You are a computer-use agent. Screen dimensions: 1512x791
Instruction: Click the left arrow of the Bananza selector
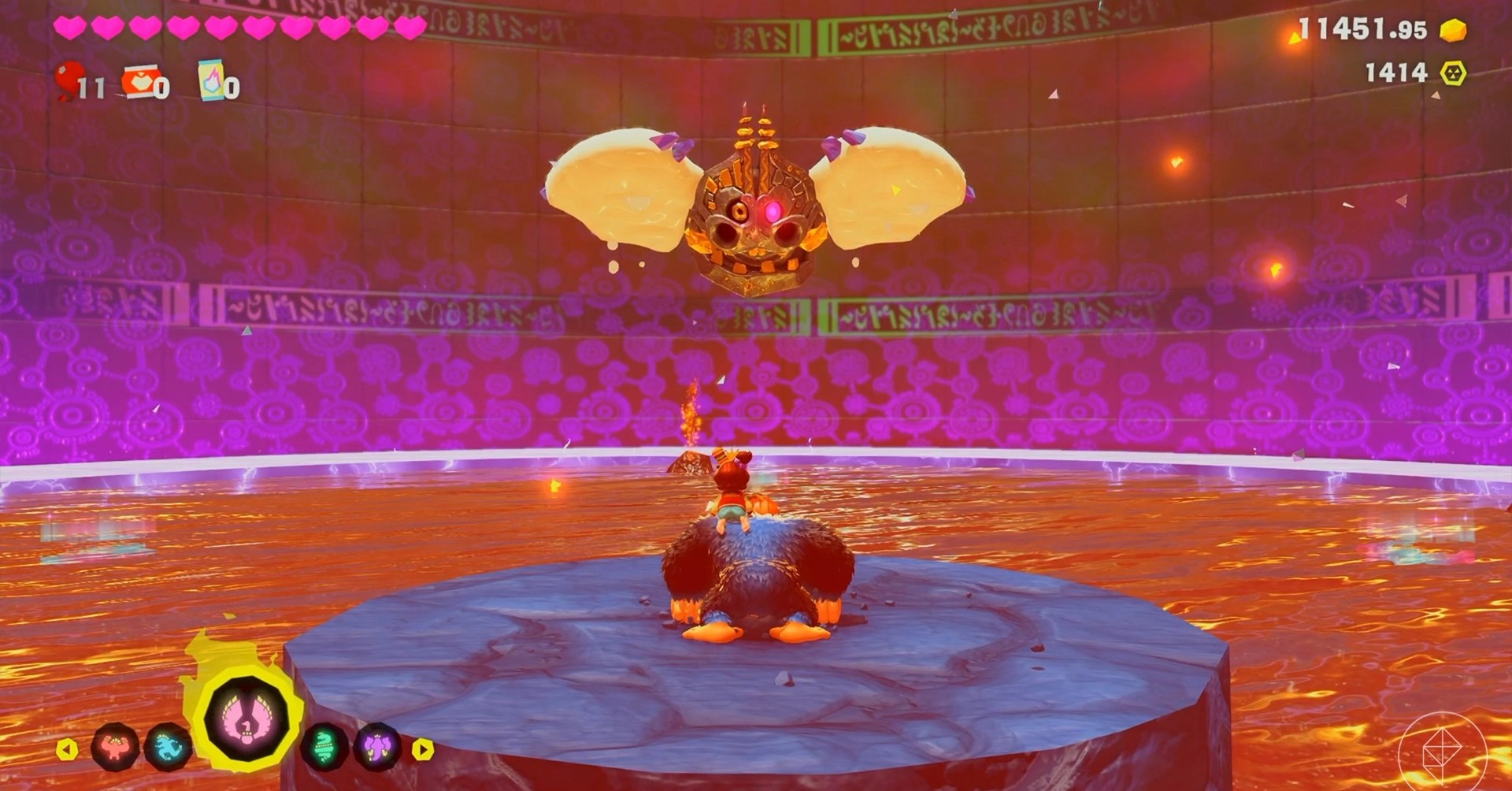coord(67,749)
